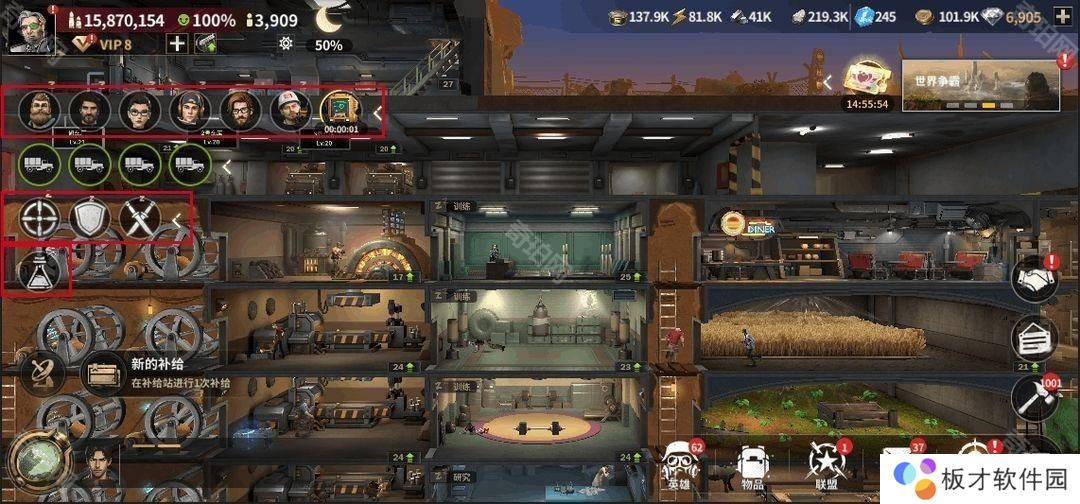The width and height of the screenshot is (1080, 504).
Task: Choose the female hero wearing glasses
Action: [140, 110]
